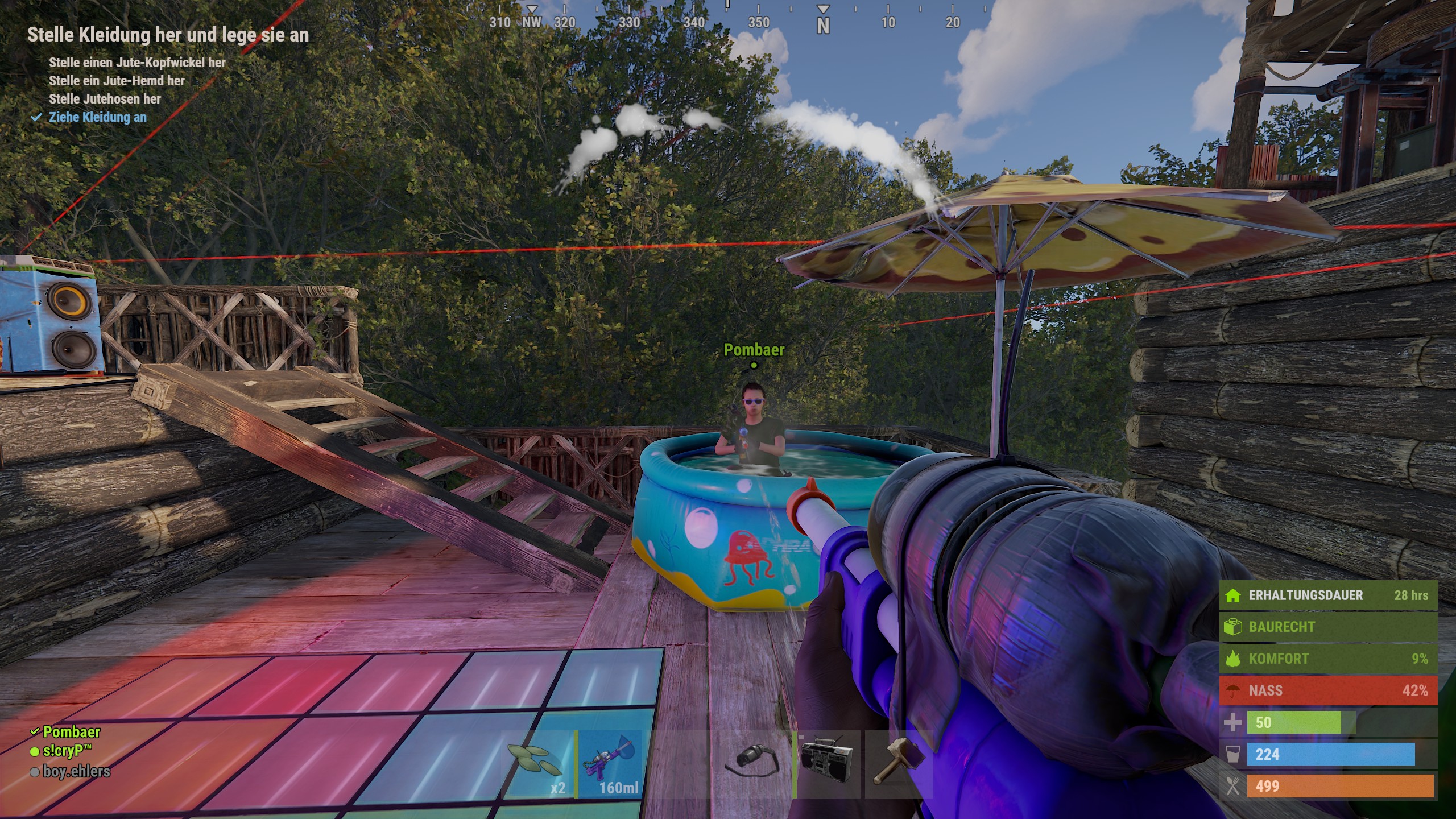Select Pombaer in the team list
Viewport: 1456px width, 819px height.
tap(71, 731)
